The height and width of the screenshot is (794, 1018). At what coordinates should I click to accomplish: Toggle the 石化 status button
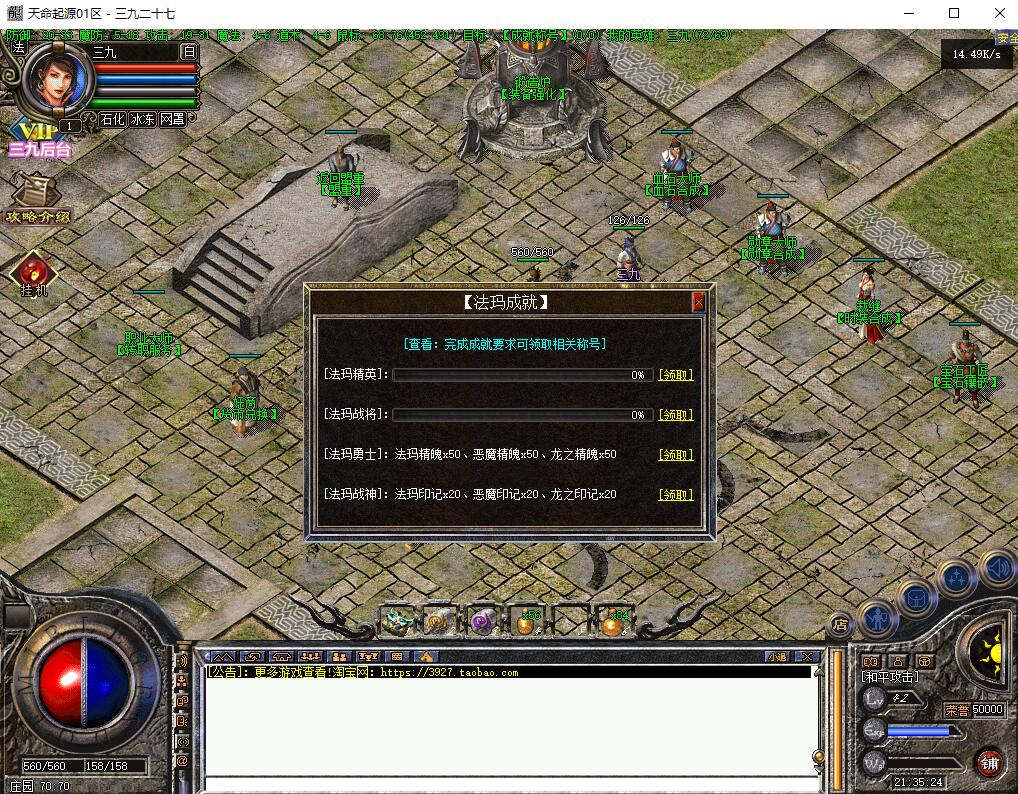(x=112, y=119)
